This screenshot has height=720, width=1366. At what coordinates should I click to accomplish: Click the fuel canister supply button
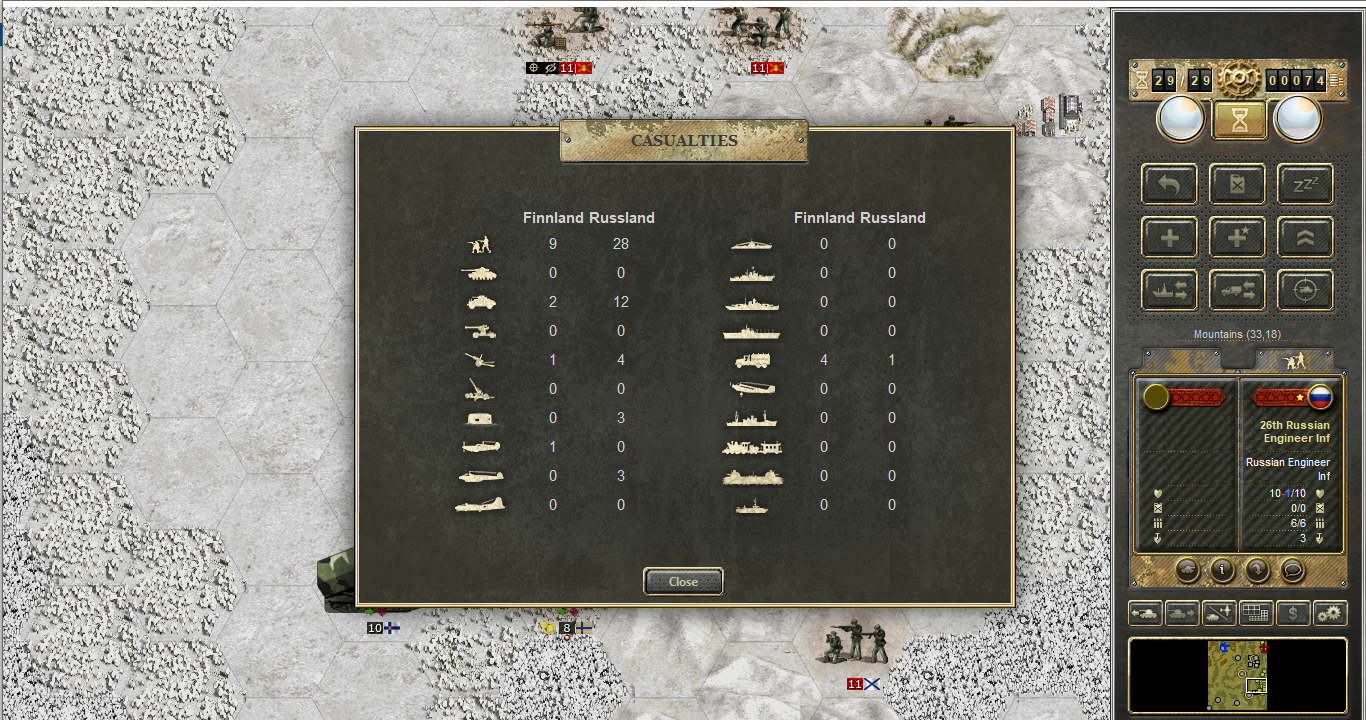[1238, 184]
